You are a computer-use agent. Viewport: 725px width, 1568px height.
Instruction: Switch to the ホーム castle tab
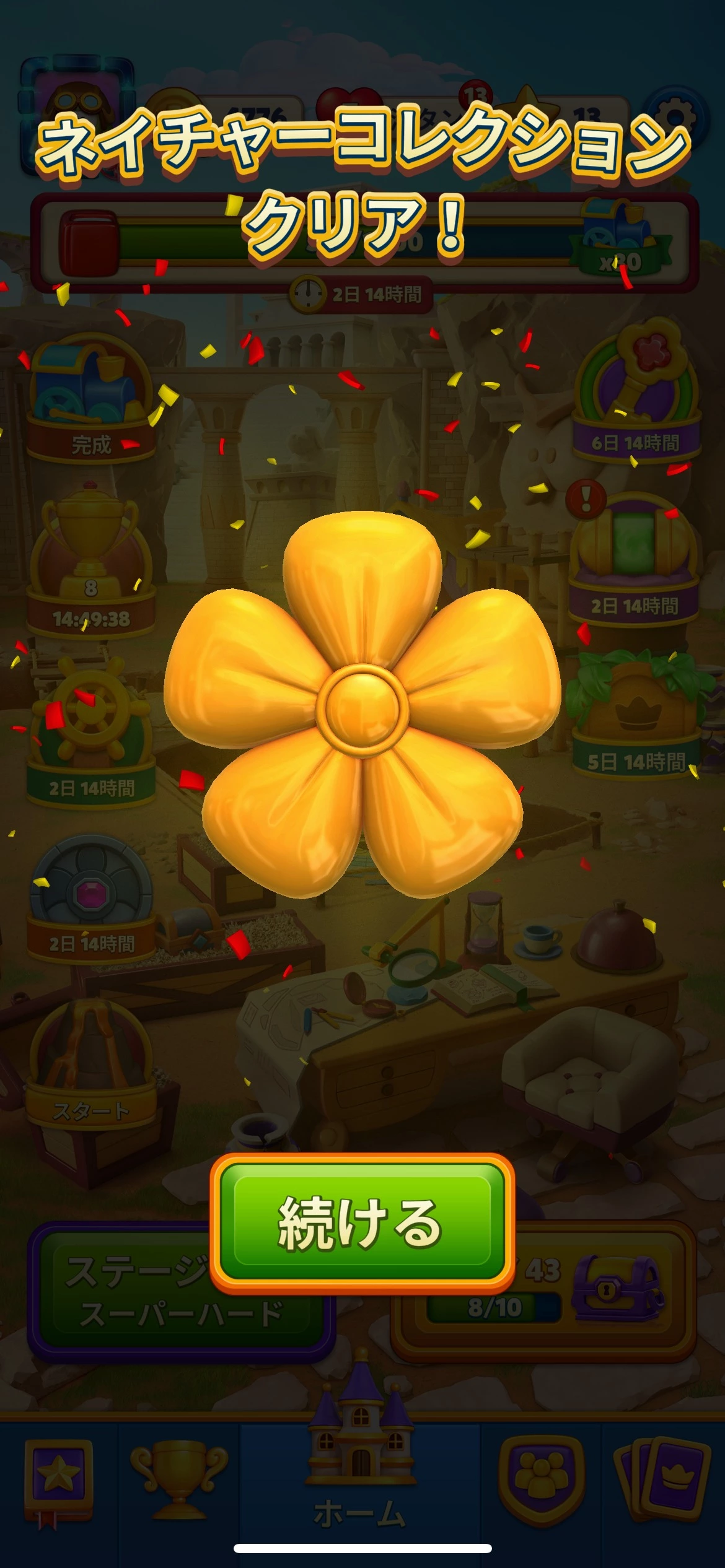point(360,1480)
